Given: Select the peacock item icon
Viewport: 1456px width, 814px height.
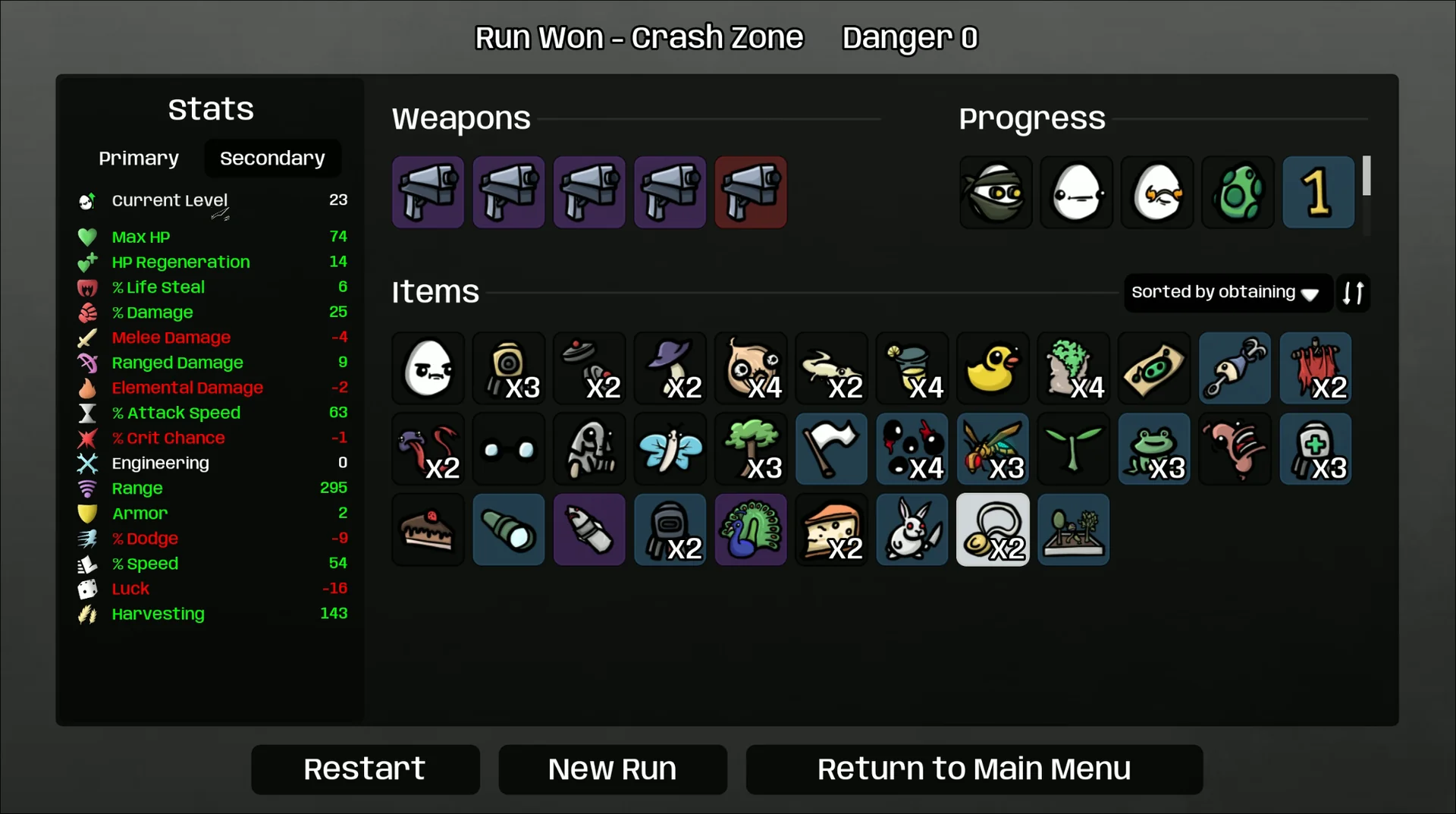Looking at the screenshot, I should click(x=750, y=530).
